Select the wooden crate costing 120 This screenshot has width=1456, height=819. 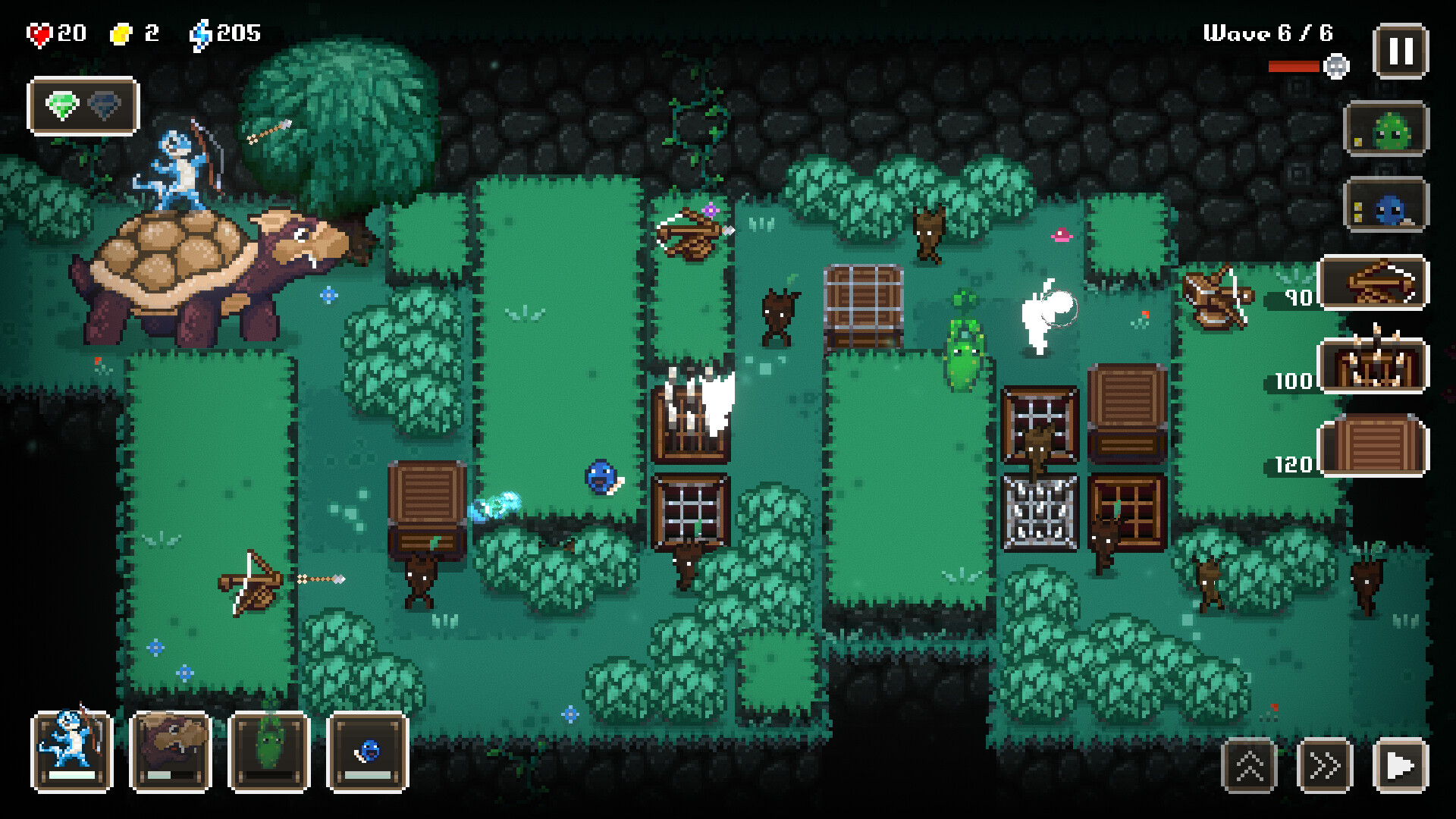[1374, 446]
